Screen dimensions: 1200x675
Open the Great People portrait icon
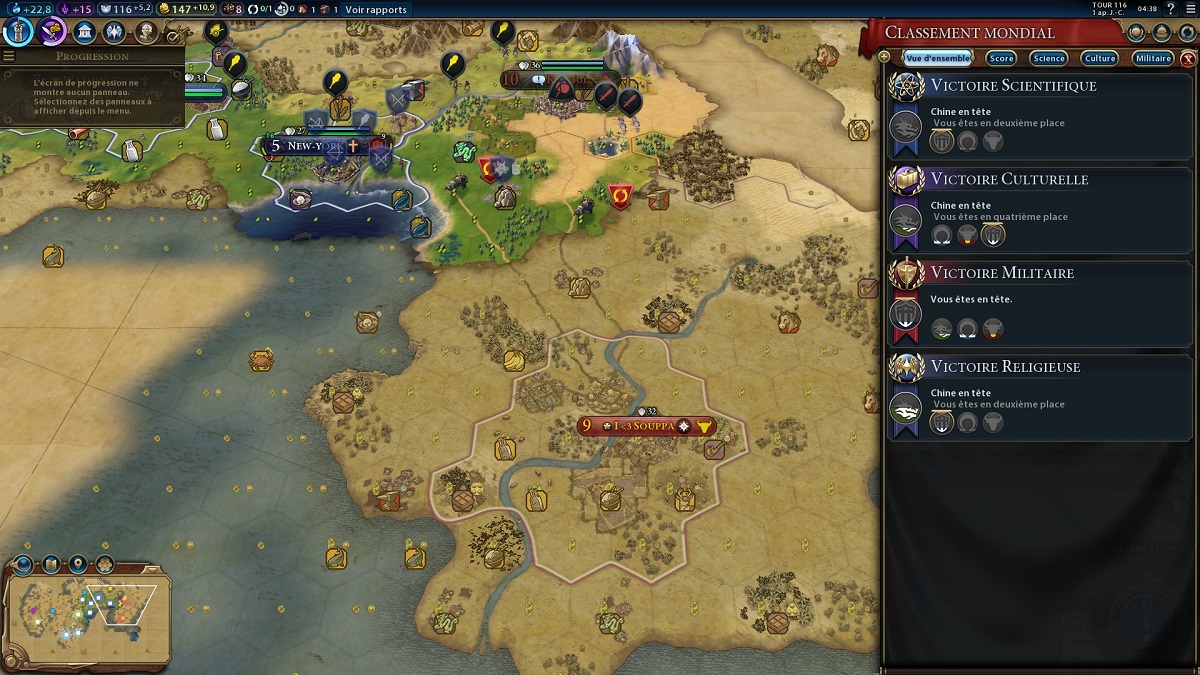[x=147, y=31]
